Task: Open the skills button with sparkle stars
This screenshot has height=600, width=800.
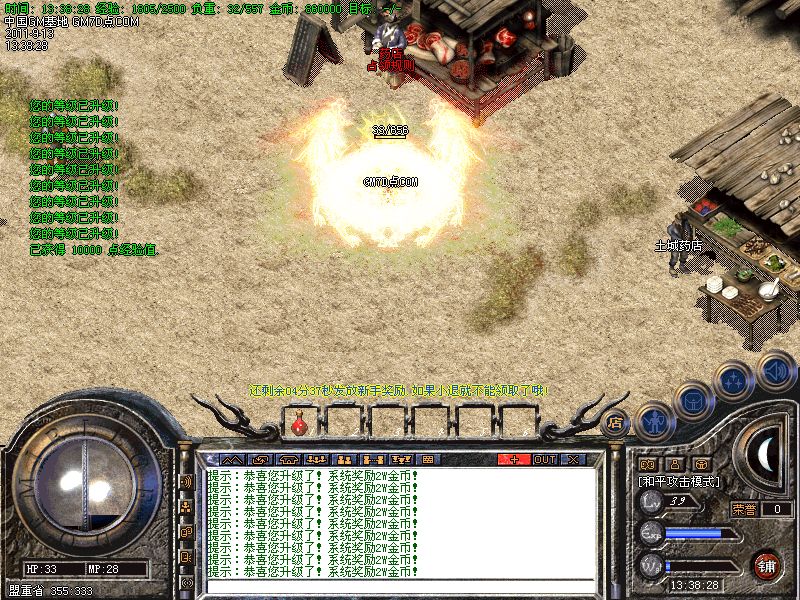Action: tap(735, 379)
